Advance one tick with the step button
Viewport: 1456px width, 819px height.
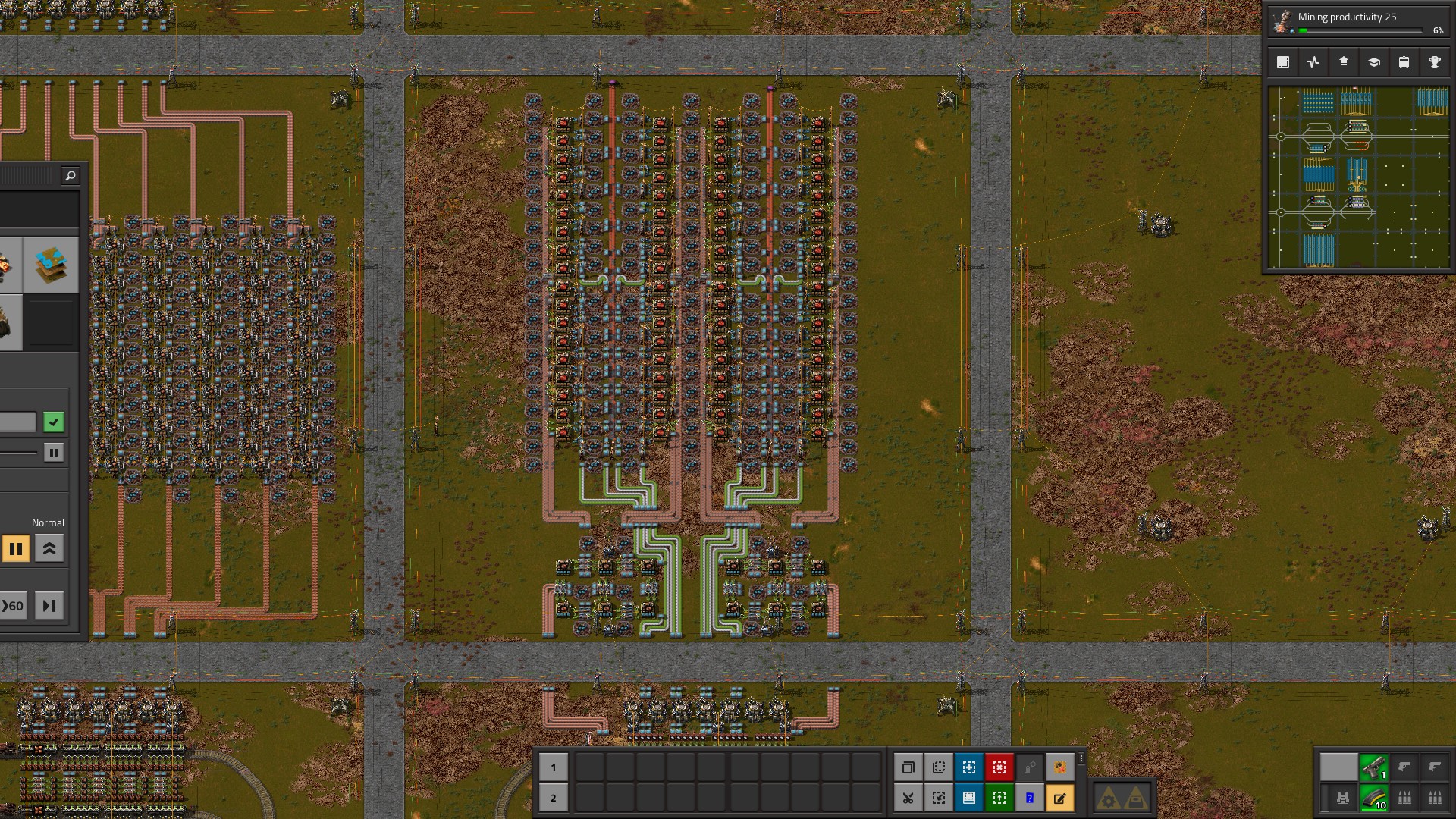tap(49, 605)
